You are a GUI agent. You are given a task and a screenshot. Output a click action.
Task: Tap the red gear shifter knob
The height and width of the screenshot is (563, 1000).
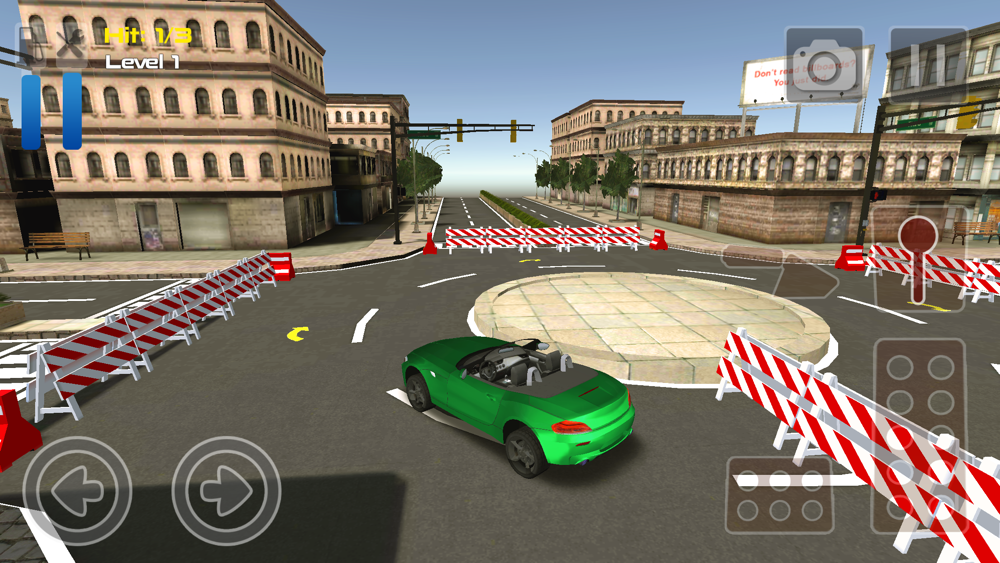(x=918, y=237)
